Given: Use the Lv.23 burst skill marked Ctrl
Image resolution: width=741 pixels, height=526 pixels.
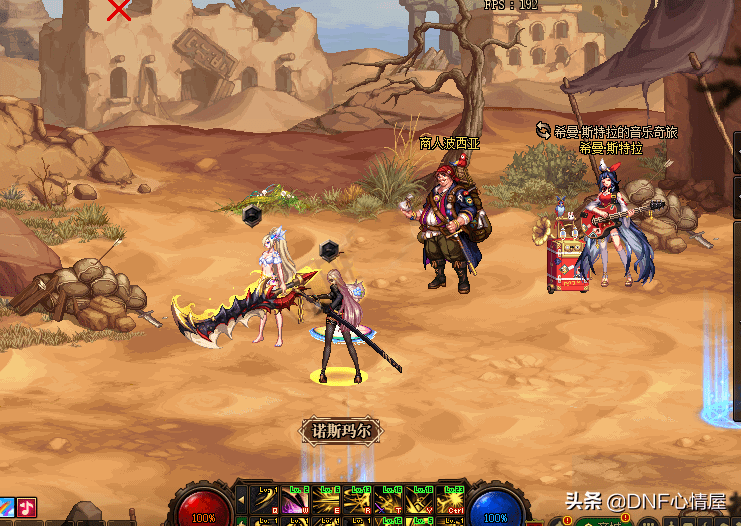Looking at the screenshot, I should click(451, 498).
